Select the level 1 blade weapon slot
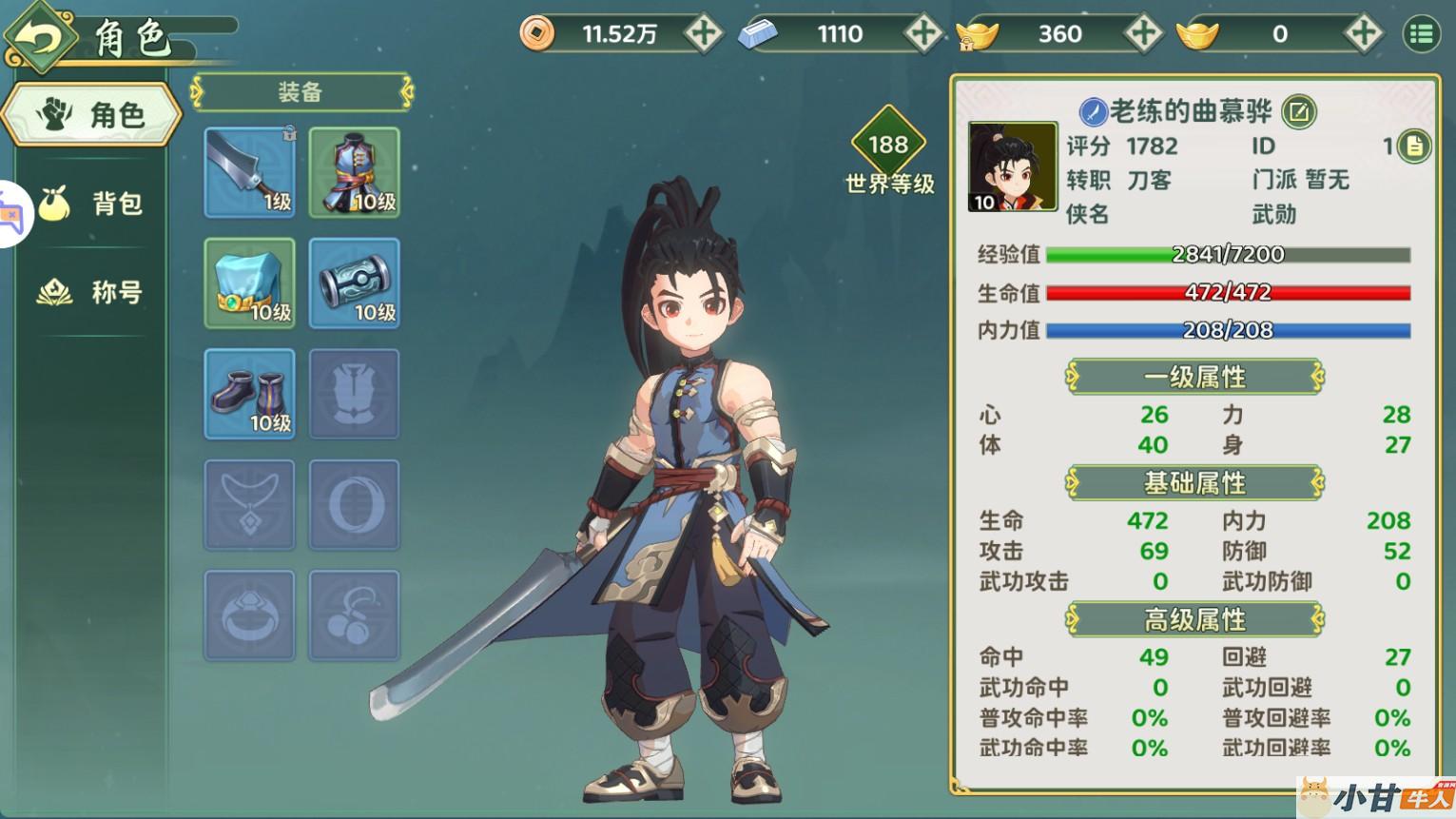 249,172
